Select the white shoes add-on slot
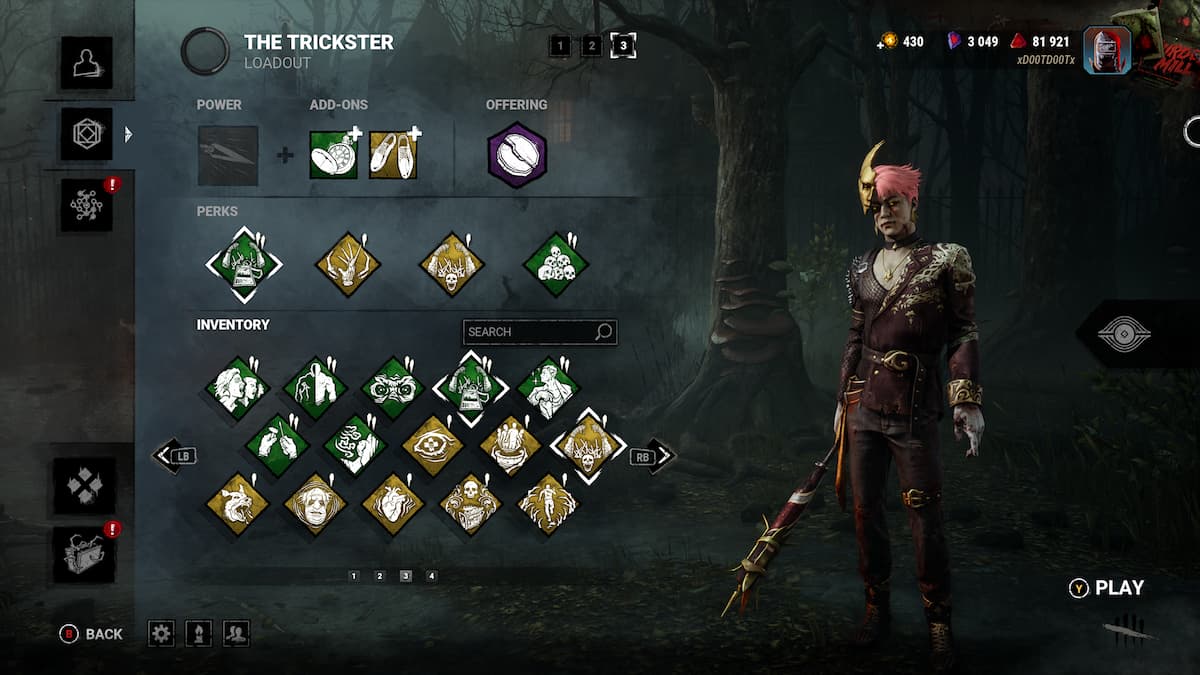The height and width of the screenshot is (675, 1200). [393, 155]
